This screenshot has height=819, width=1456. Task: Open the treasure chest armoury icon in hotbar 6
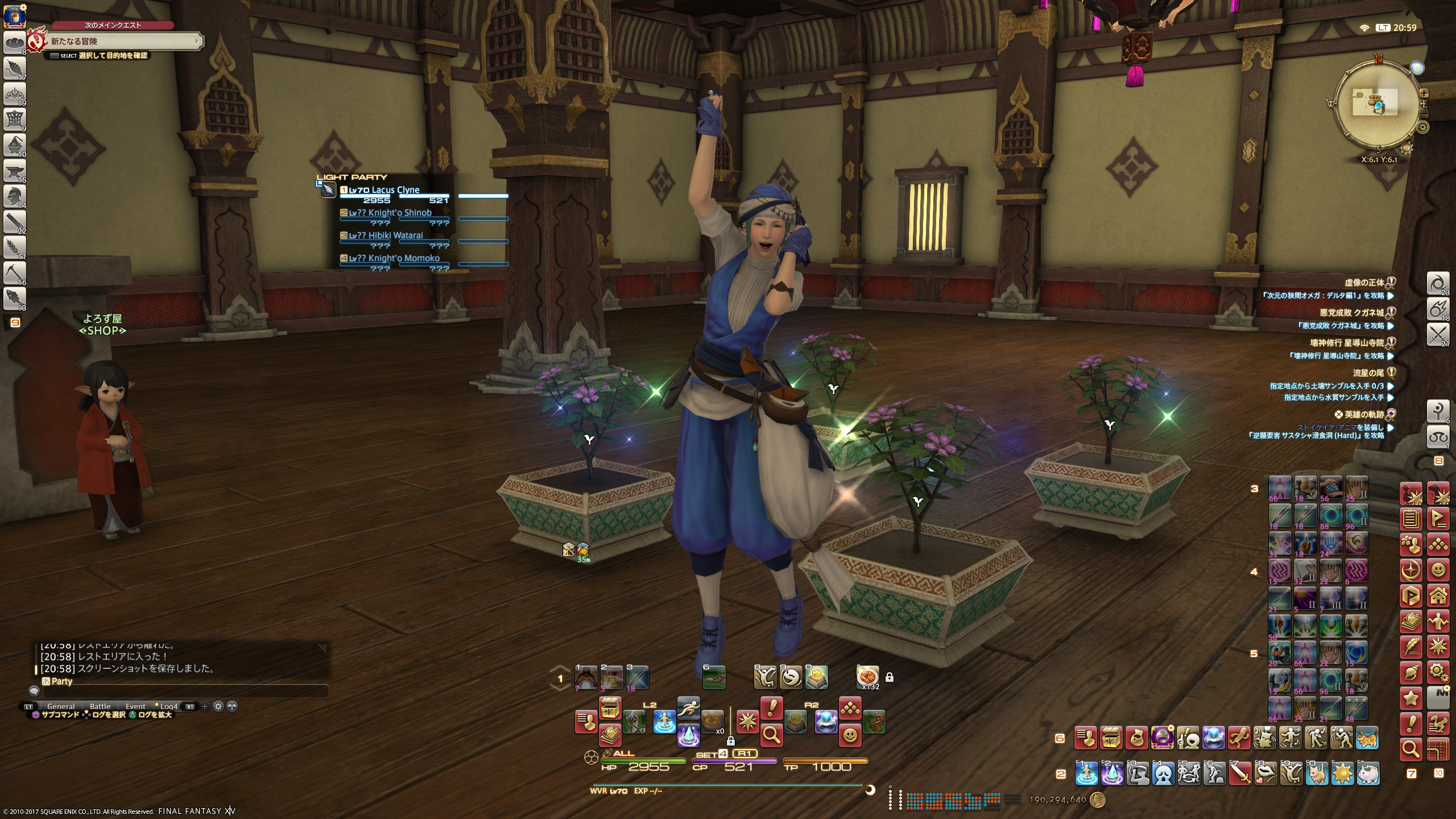pos(1111,738)
